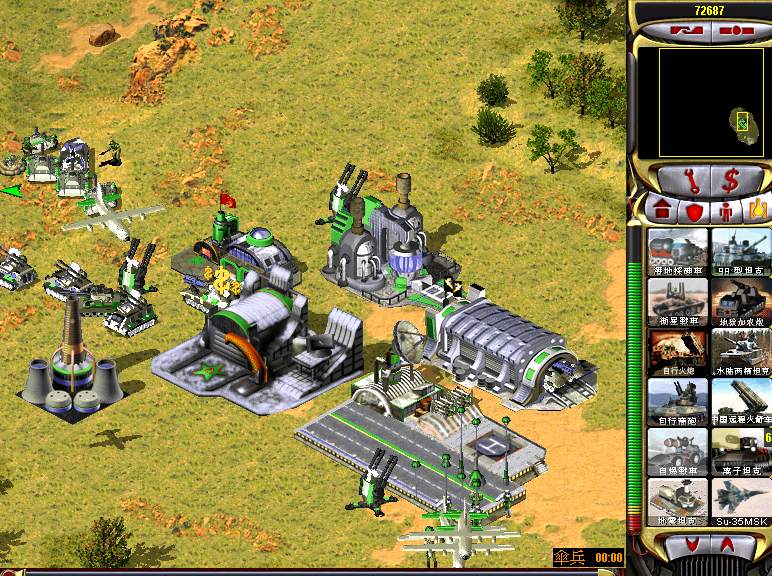
Task: Build the 自行火炮 unit
Action: [x=678, y=351]
